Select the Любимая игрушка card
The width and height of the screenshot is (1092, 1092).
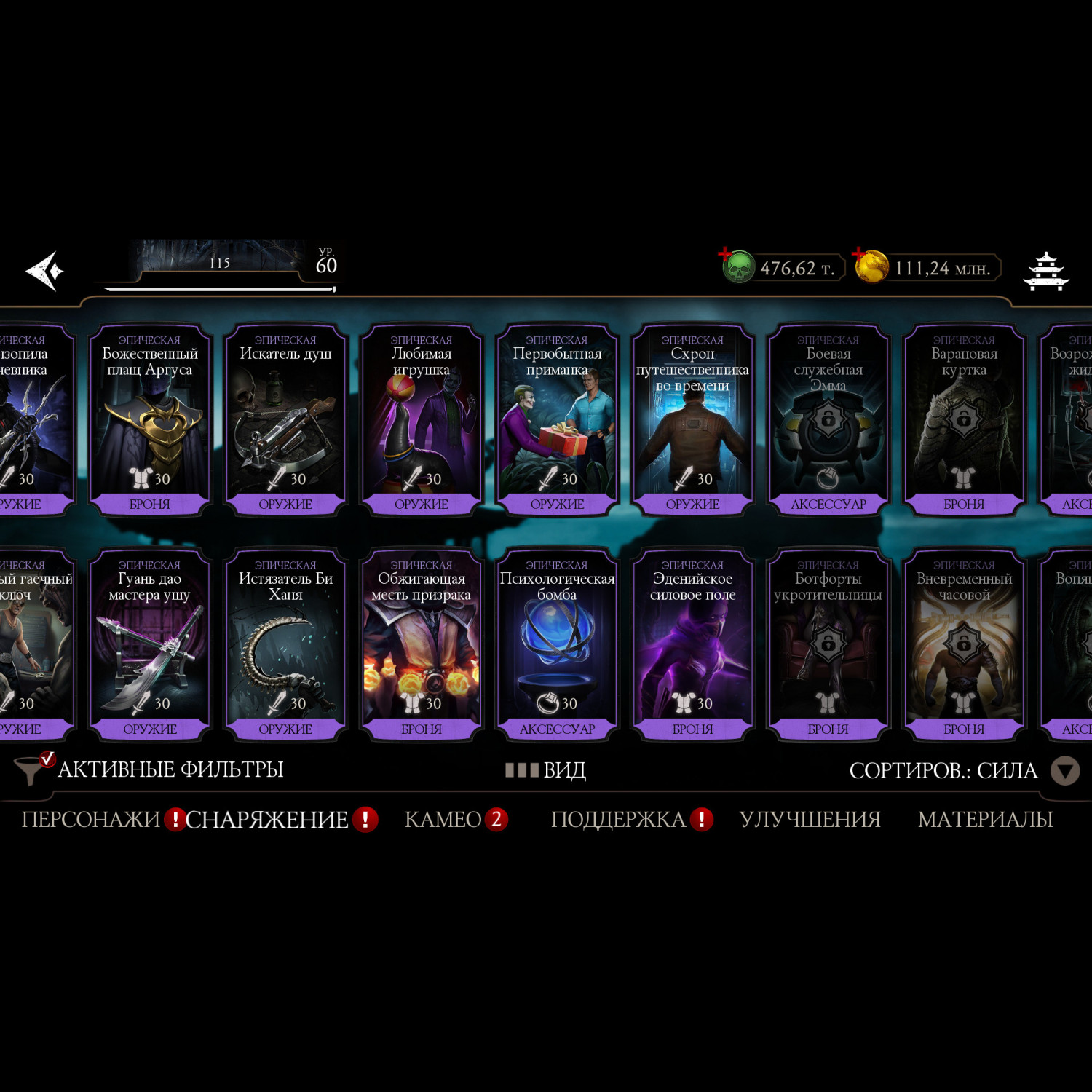[422, 420]
